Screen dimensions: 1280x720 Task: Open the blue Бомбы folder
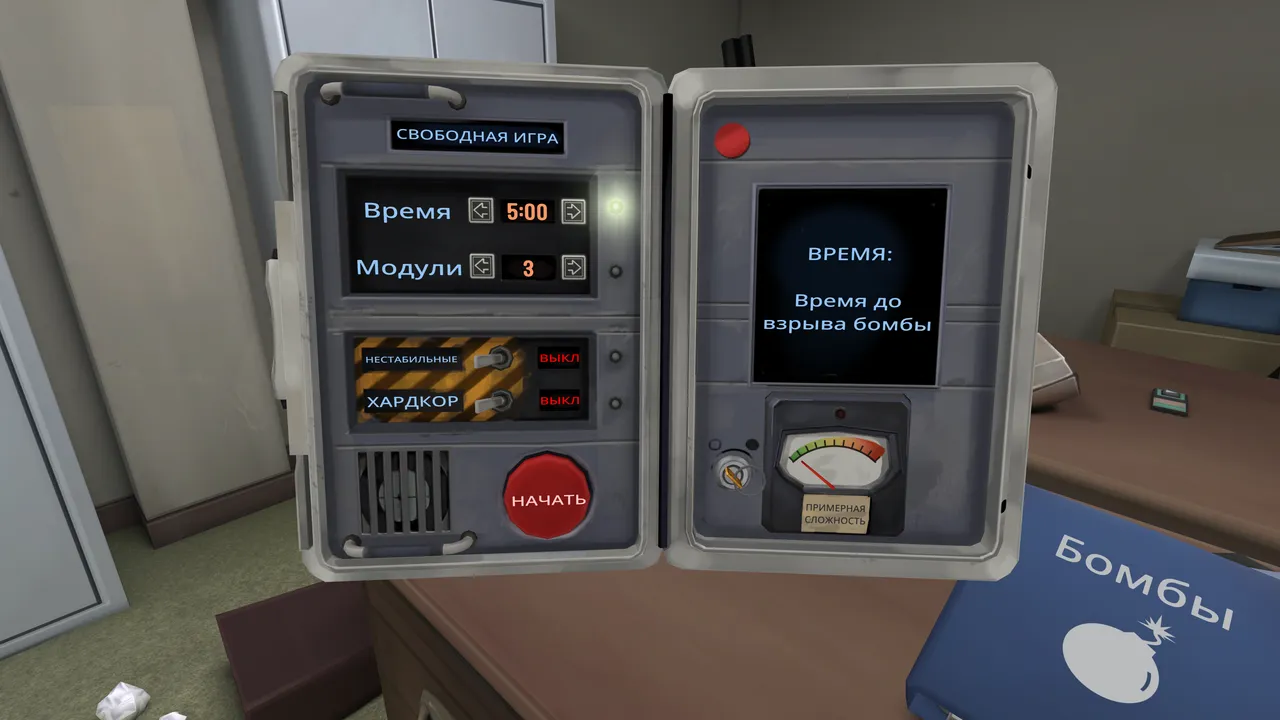[x=1110, y=620]
